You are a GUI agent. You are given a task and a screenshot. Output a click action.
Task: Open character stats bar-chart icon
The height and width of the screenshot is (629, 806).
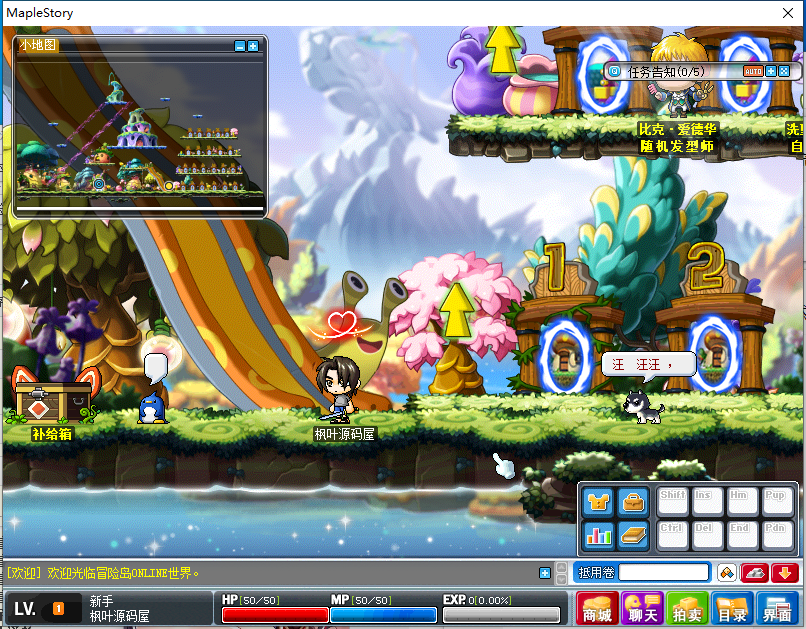point(598,535)
